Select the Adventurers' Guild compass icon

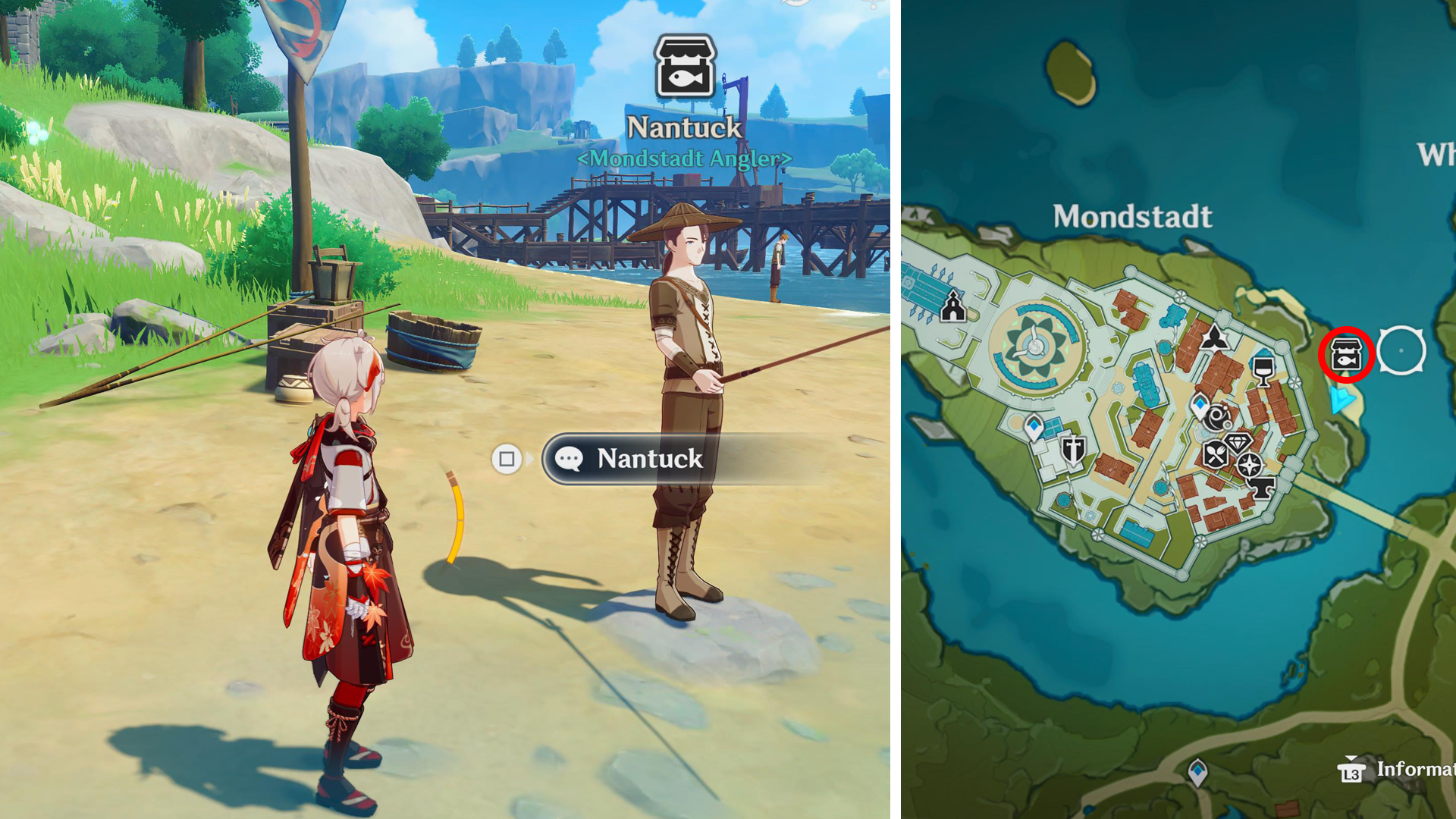tap(1249, 466)
